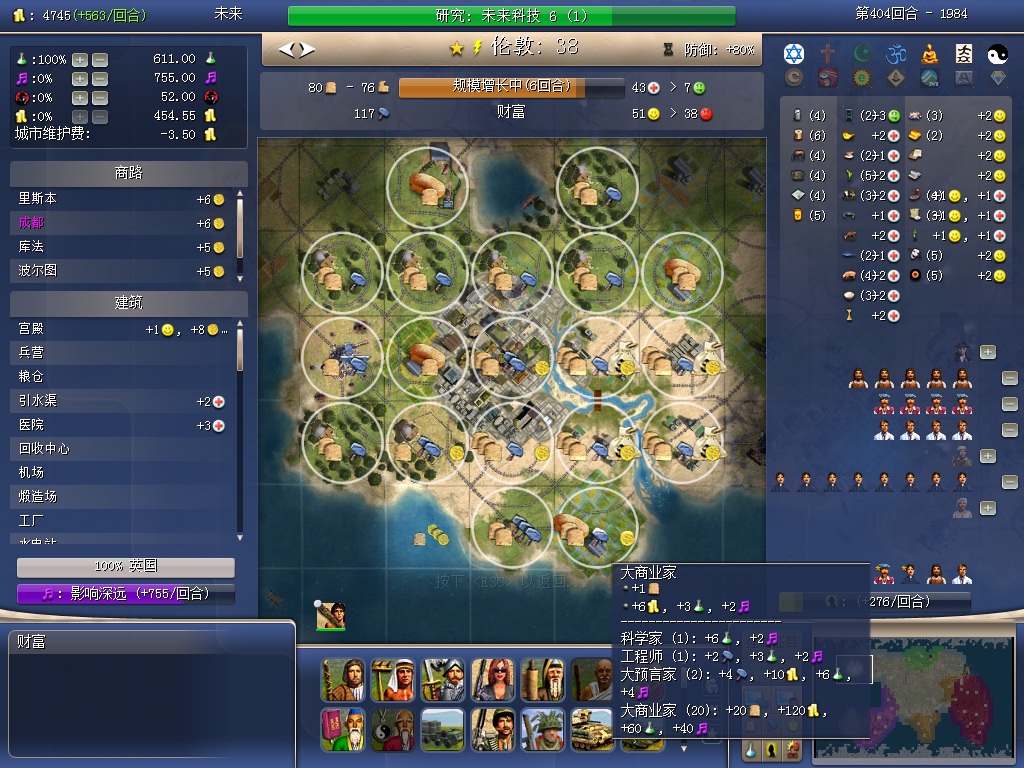Click the minimap in the corner
The height and width of the screenshot is (768, 1024).
(x=915, y=700)
